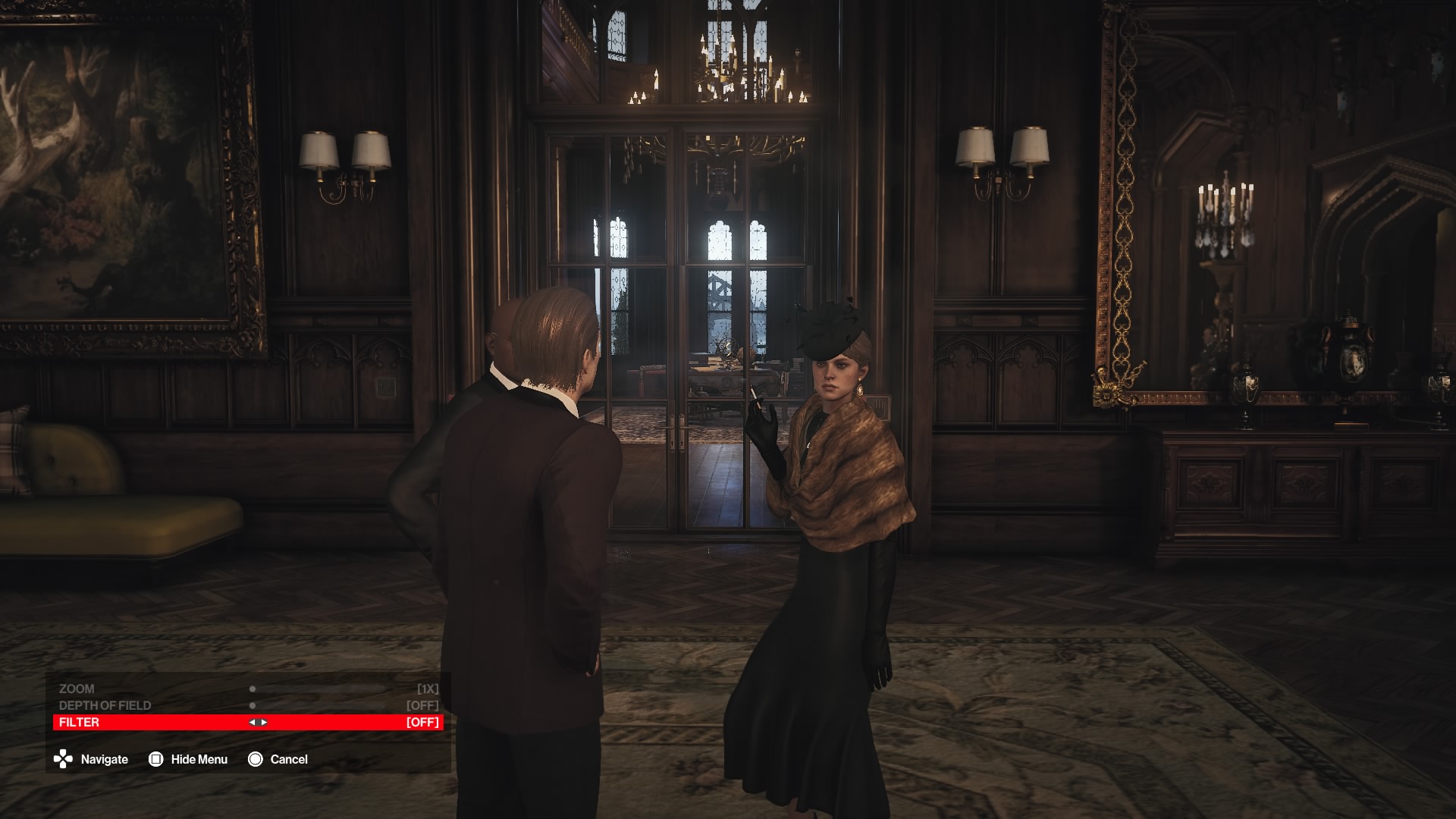Switch to the previous filter with the left arrow

tap(252, 722)
